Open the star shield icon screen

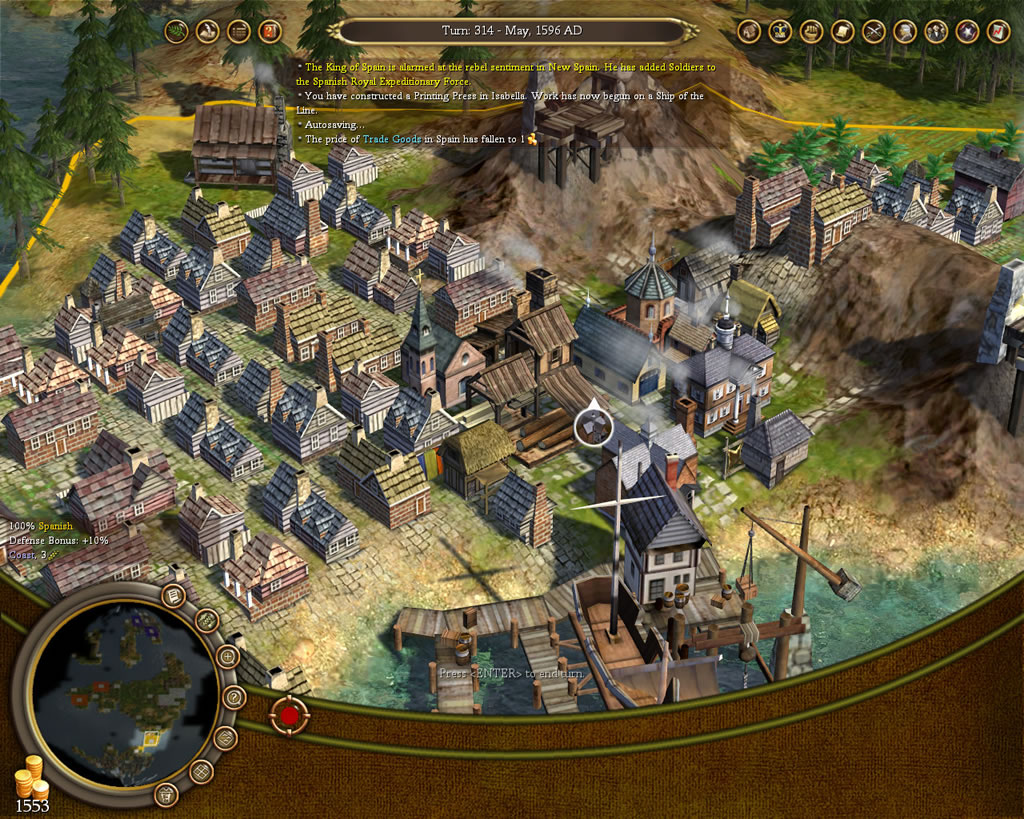(967, 31)
